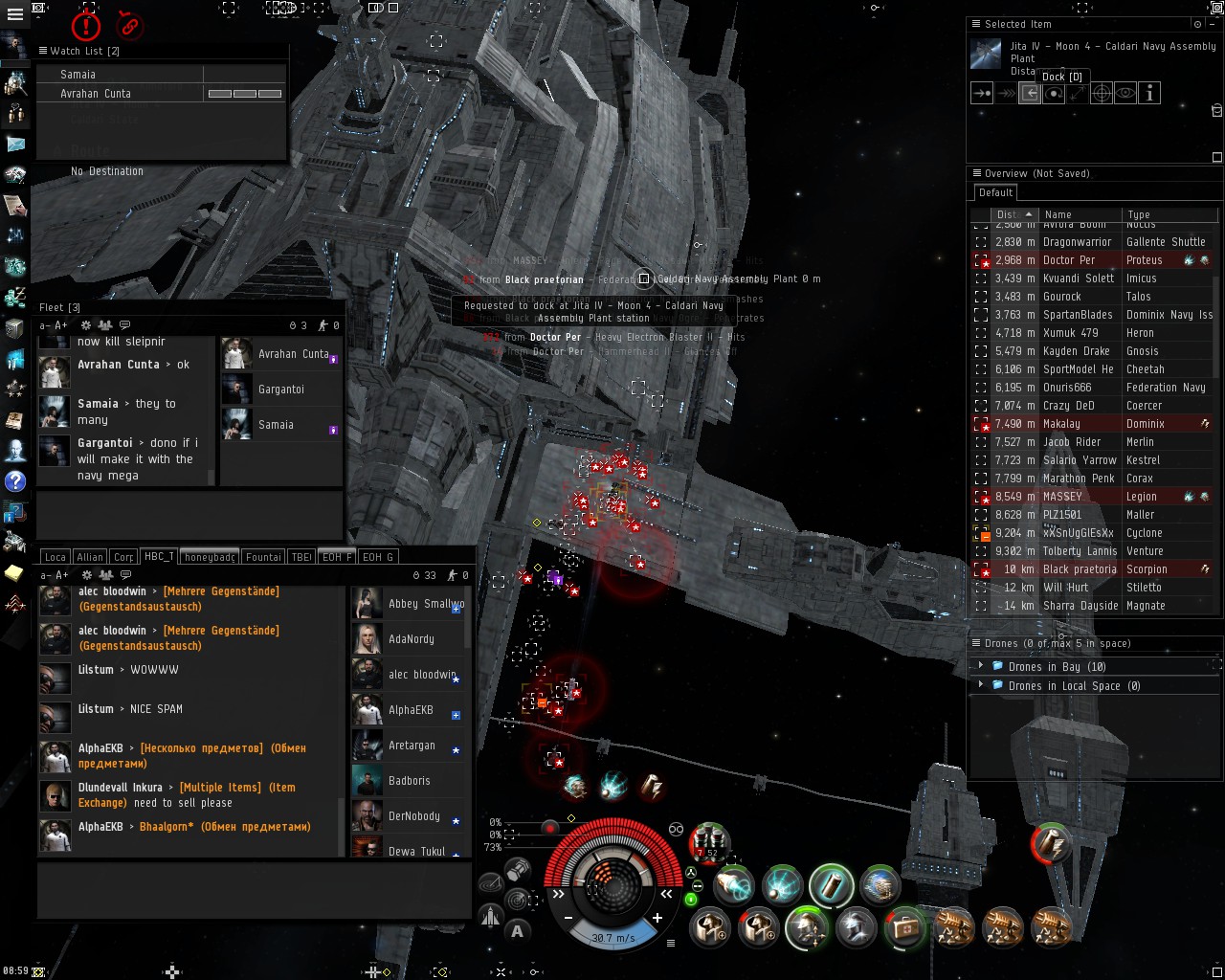Show info for the selected station
1225x980 pixels.
click(x=1149, y=93)
